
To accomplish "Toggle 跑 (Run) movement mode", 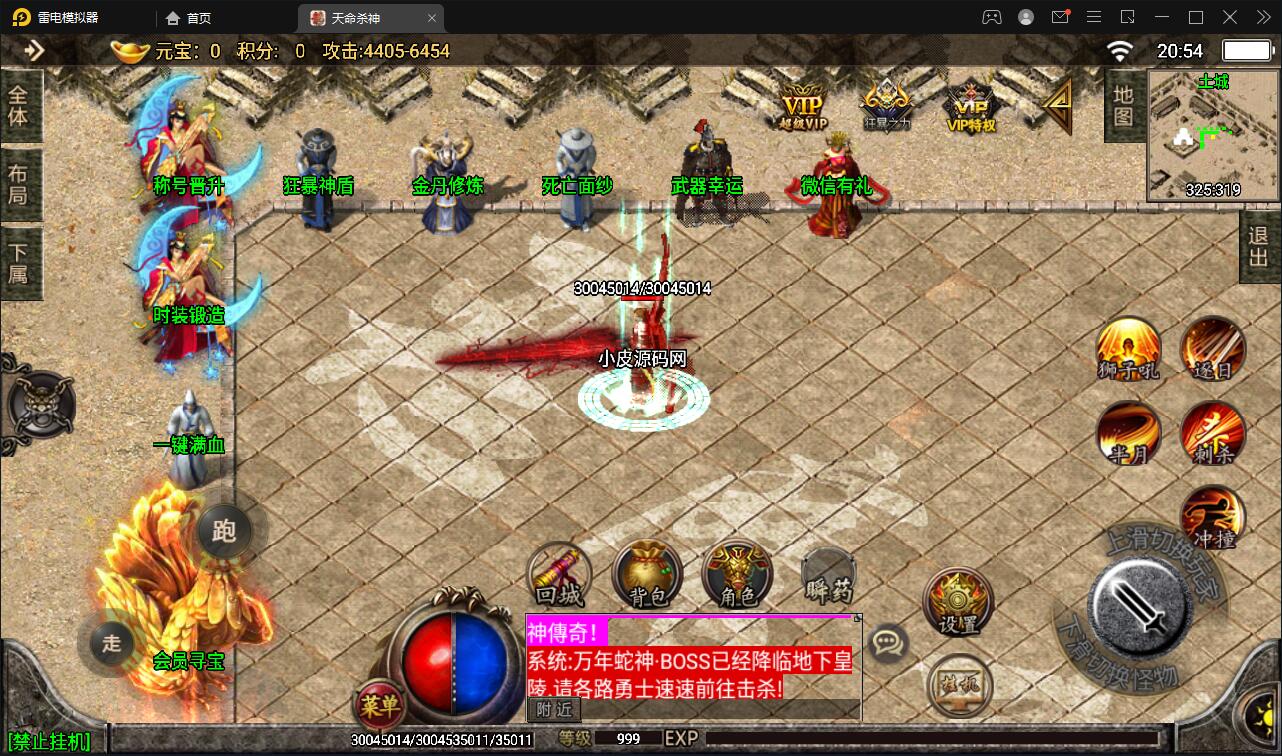I will 224,531.
